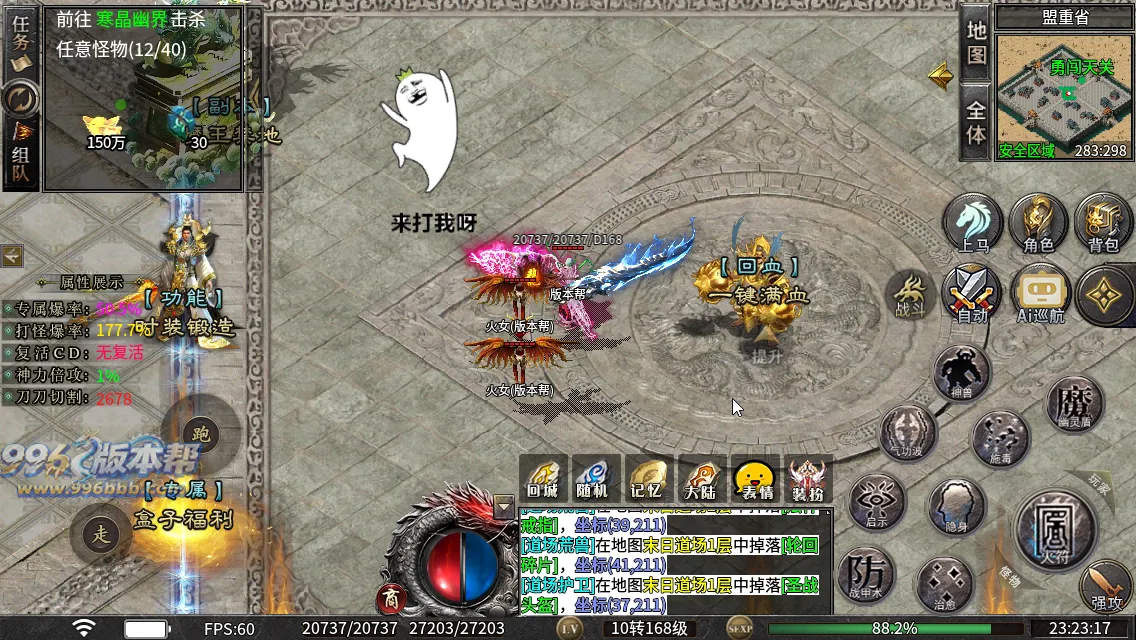Open the 装扮 costume menu

[x=808, y=479]
